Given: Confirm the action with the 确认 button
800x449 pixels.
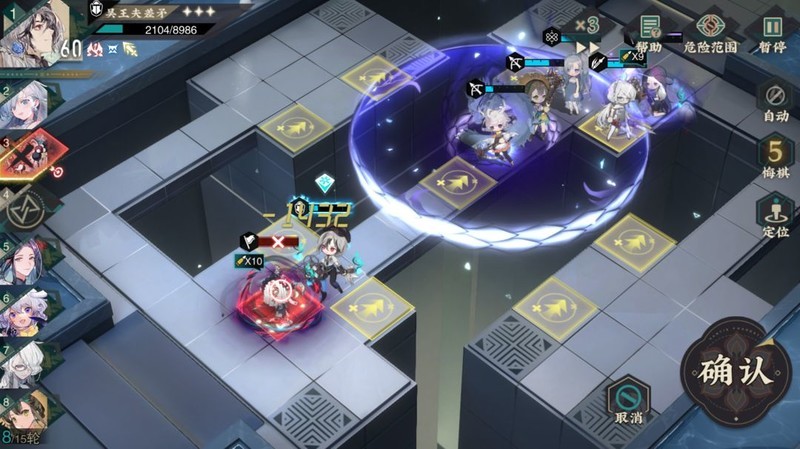Looking at the screenshot, I should click(736, 372).
